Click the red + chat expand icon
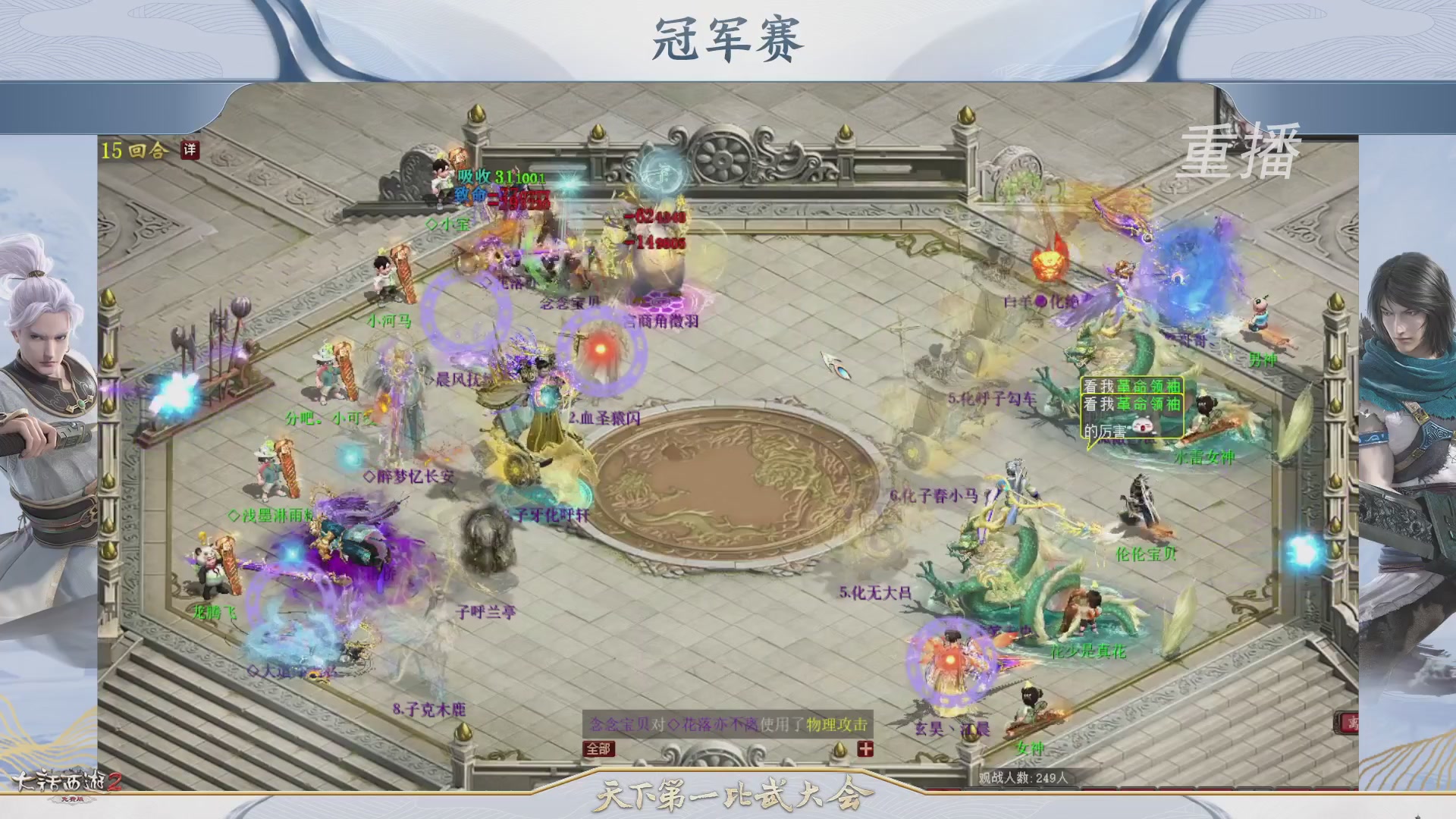The height and width of the screenshot is (819, 1456). point(867,750)
